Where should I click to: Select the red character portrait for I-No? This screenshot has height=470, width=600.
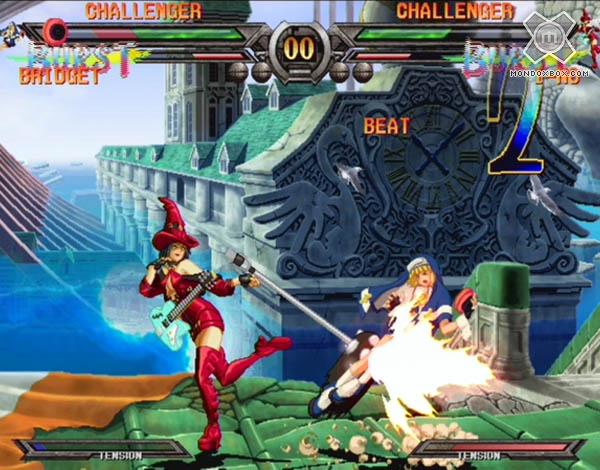pos(587,29)
